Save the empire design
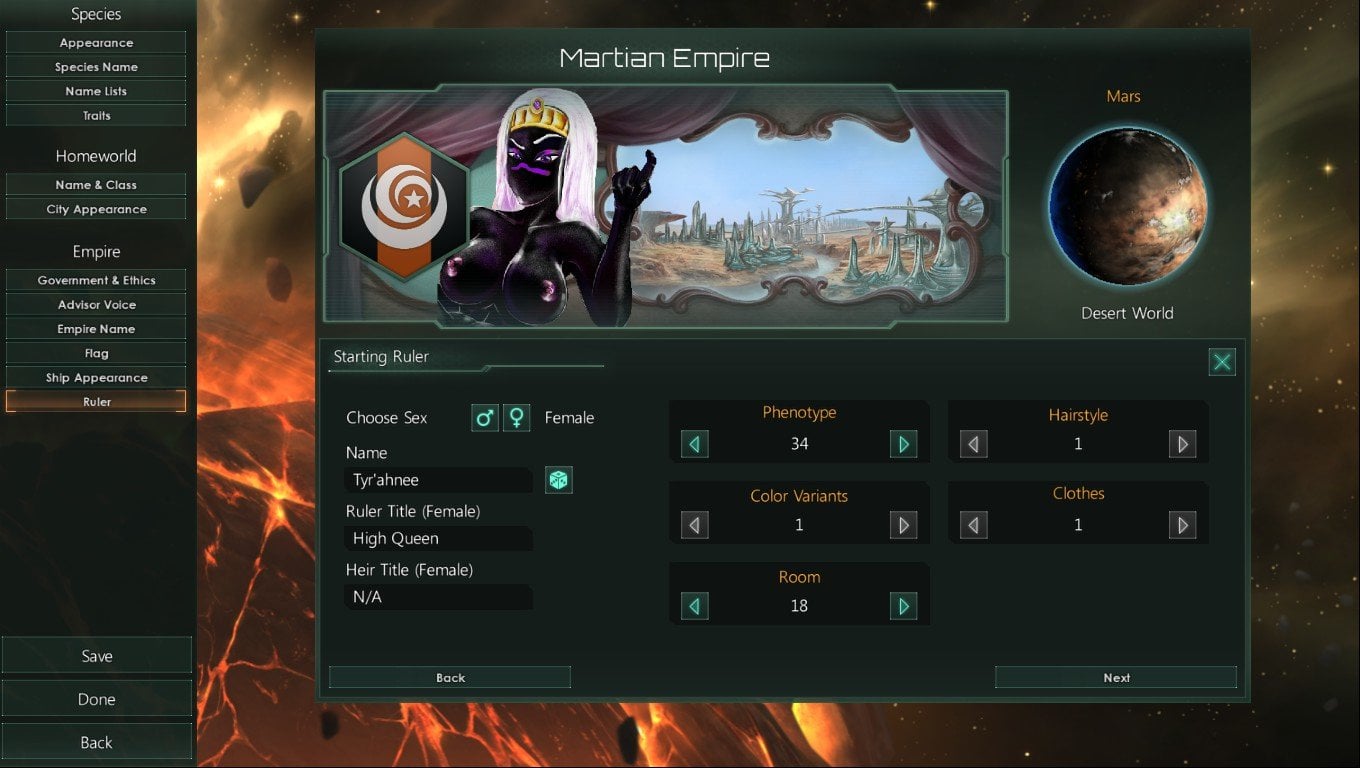This screenshot has height=768, width=1360. click(x=96, y=656)
